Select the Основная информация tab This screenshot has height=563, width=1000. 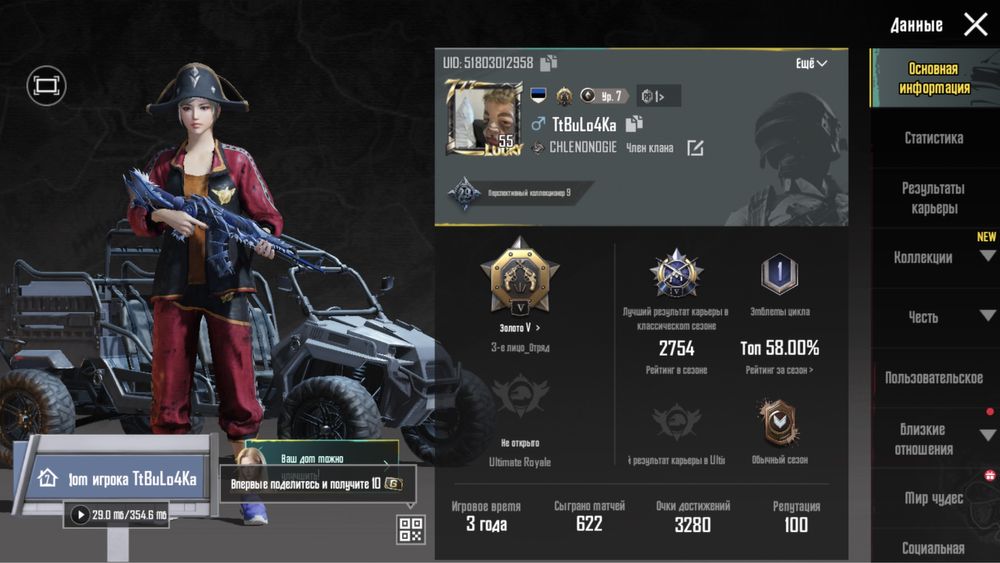click(x=933, y=79)
